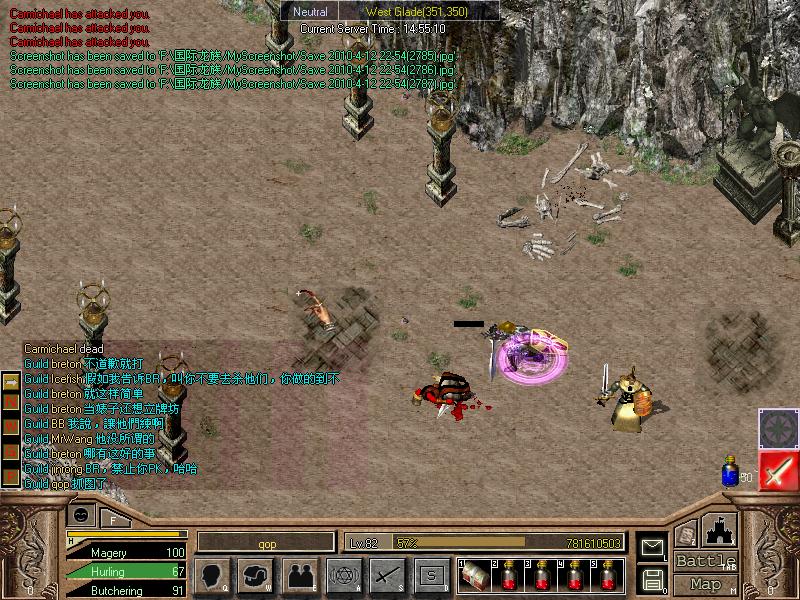Toggle the Battle mode button
The image size is (800, 600).
705,561
